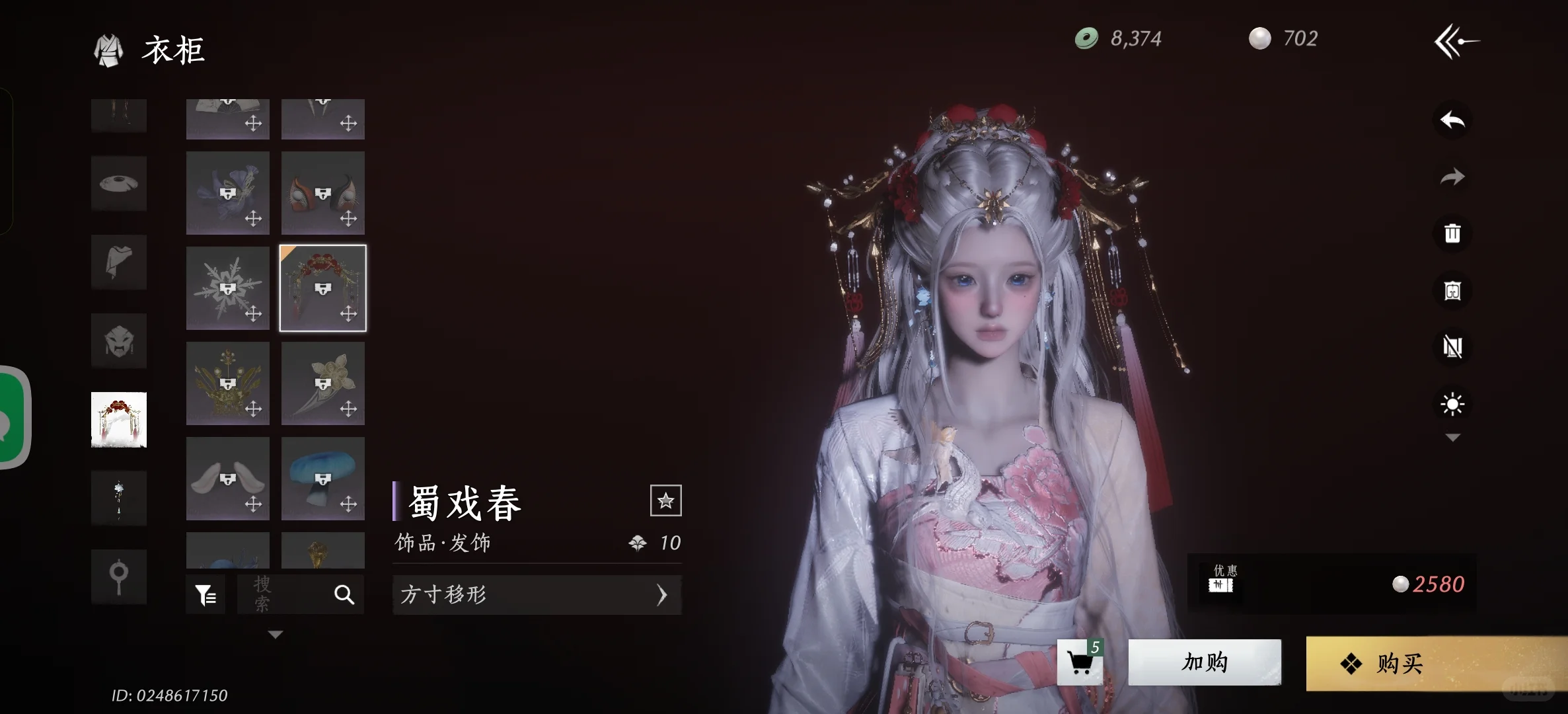Switch to the scarf category in the sidebar
This screenshot has height=714, width=1568.
coord(119,262)
